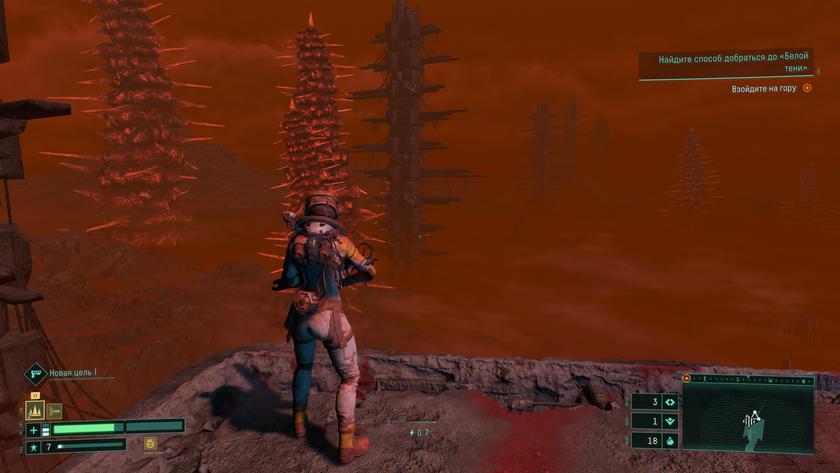Use the diamond-eye consumable with count 3
Screen dimensions: 840x473
pos(669,402)
